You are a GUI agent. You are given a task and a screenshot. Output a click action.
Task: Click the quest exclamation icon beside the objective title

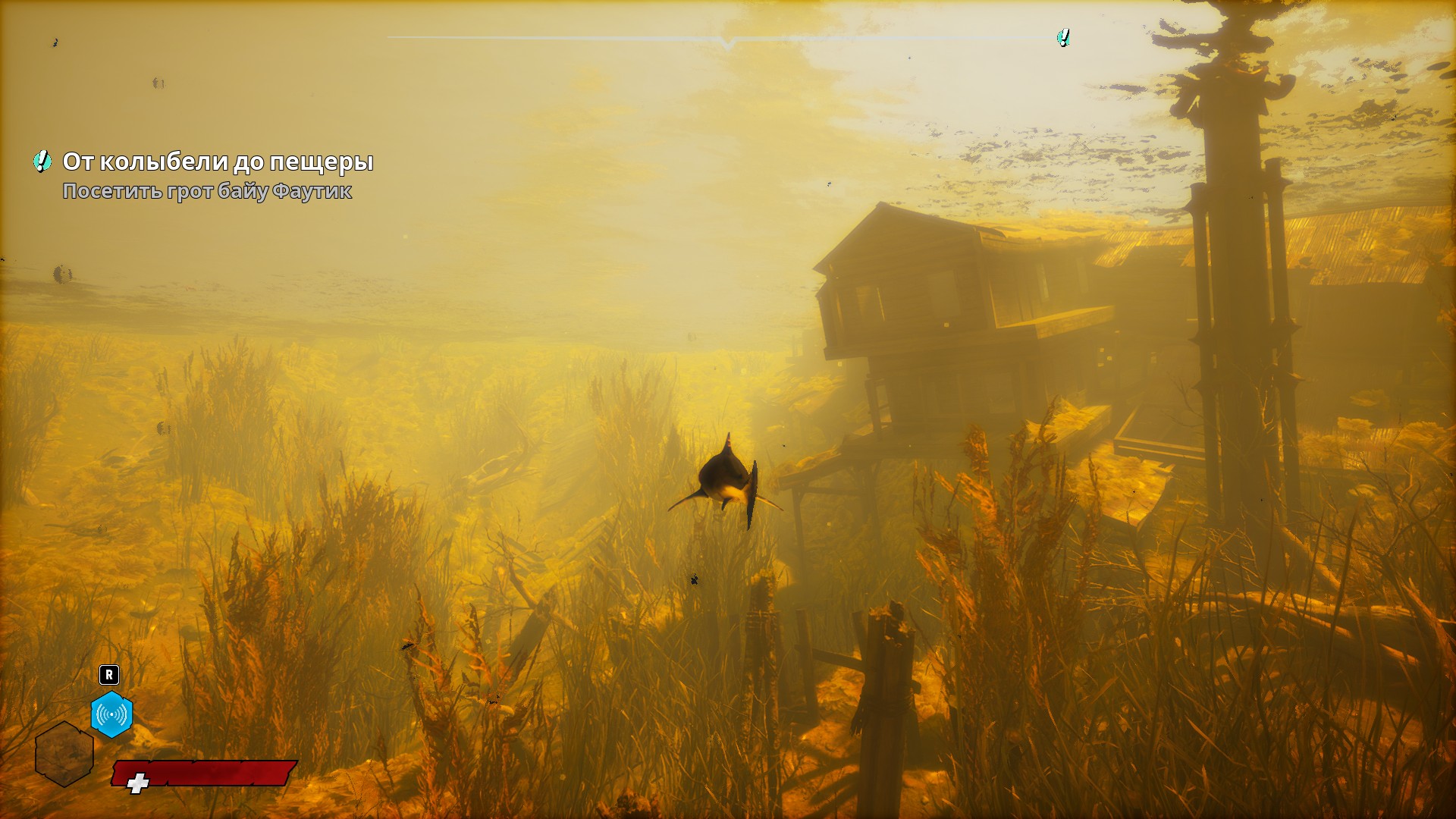coord(42,161)
